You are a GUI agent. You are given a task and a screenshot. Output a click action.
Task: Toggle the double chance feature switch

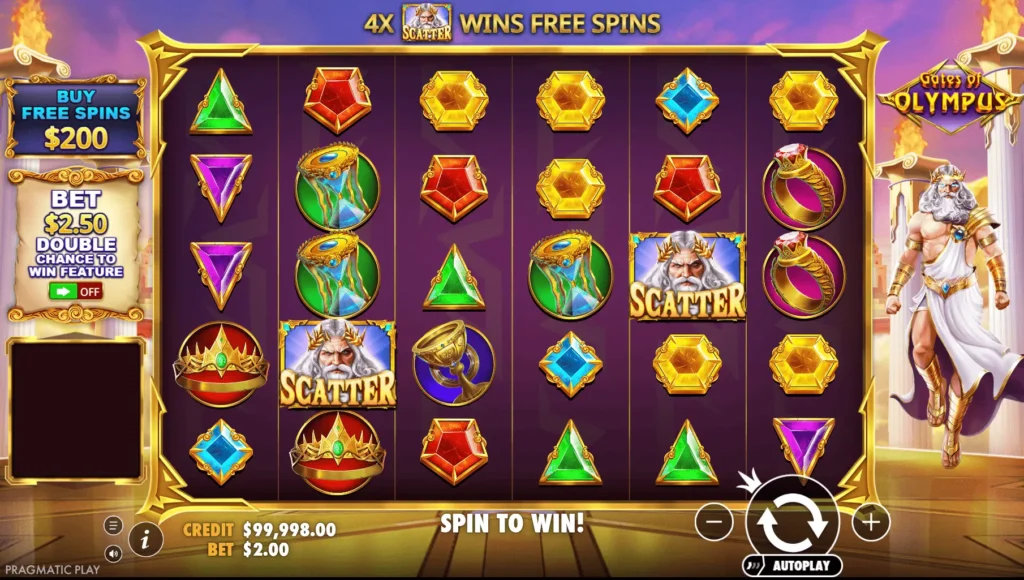[x=75, y=292]
